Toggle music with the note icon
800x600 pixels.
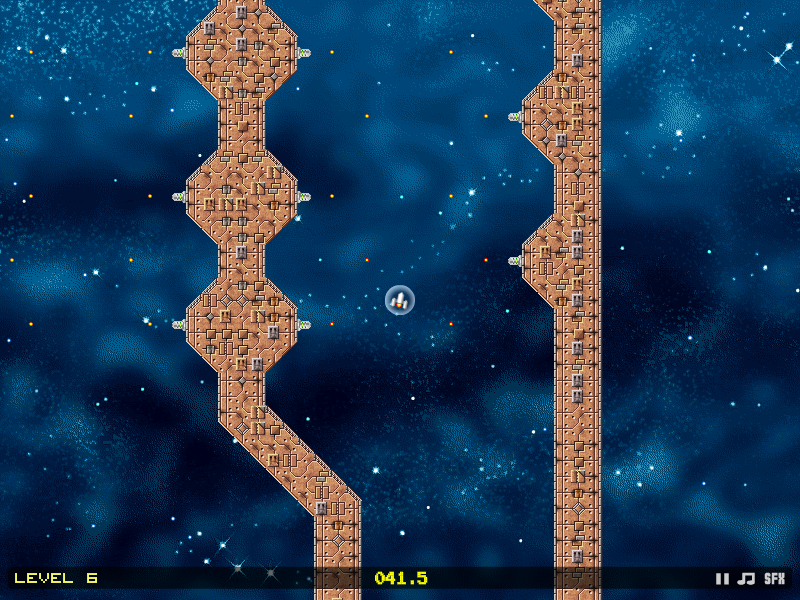746,578
